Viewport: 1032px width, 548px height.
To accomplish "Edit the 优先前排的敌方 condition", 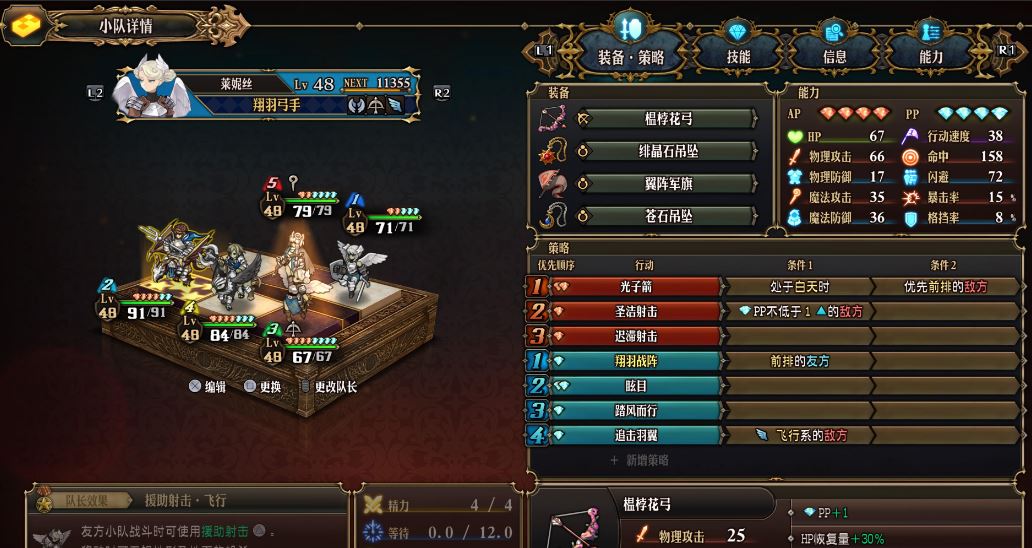I will [x=944, y=286].
